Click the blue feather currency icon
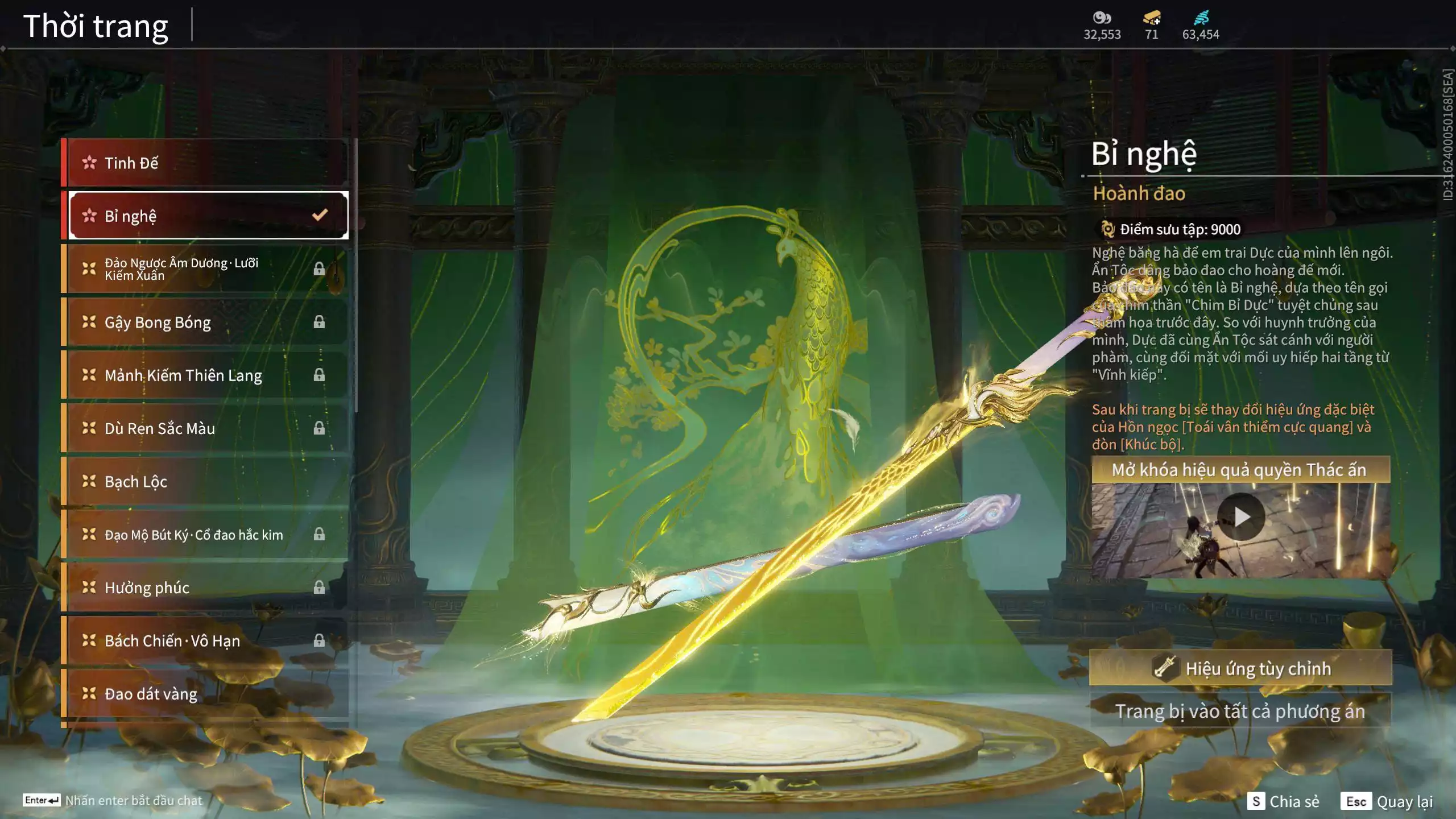 [x=1201, y=18]
